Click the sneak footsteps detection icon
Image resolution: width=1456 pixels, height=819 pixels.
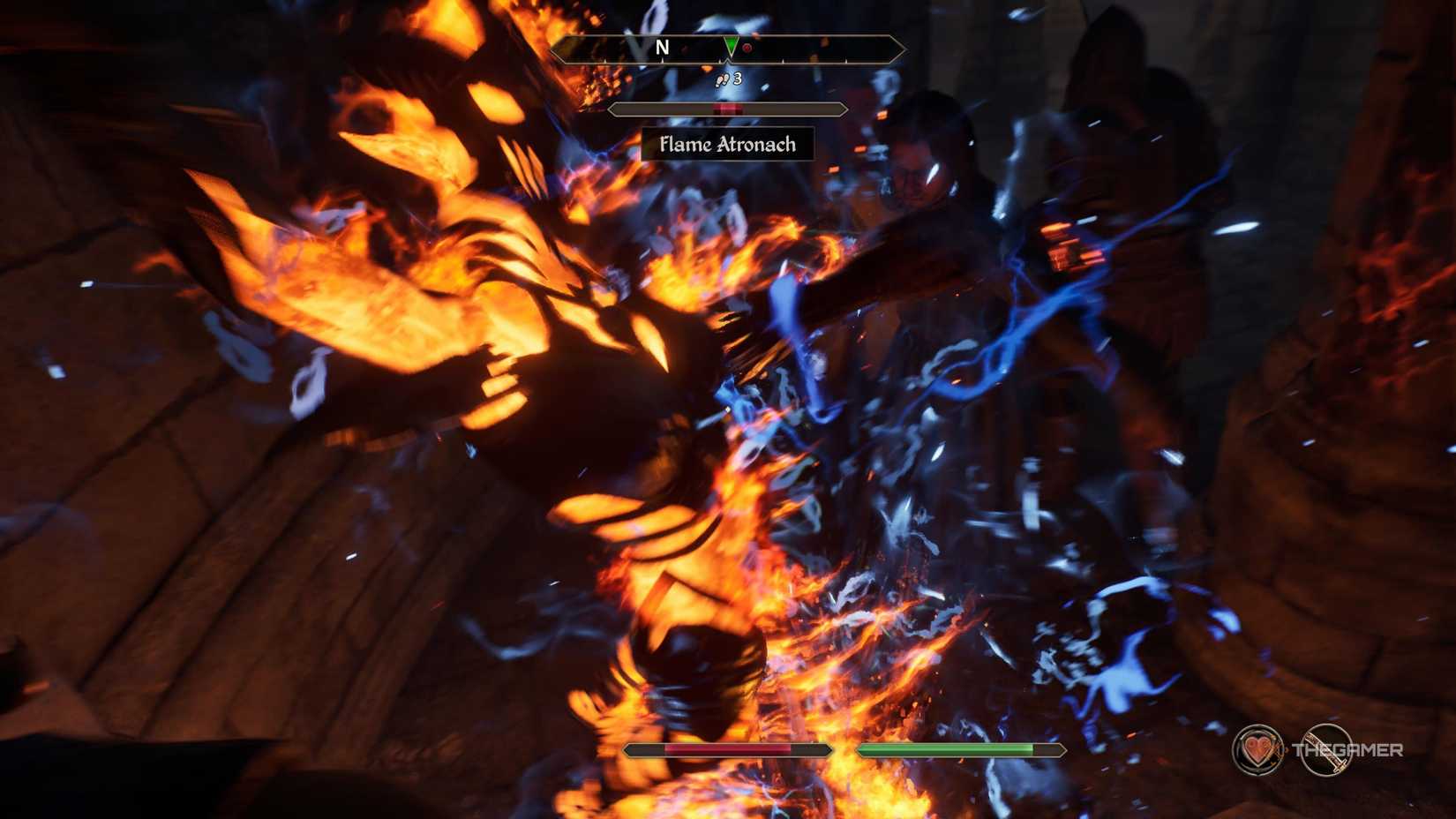coord(723,79)
